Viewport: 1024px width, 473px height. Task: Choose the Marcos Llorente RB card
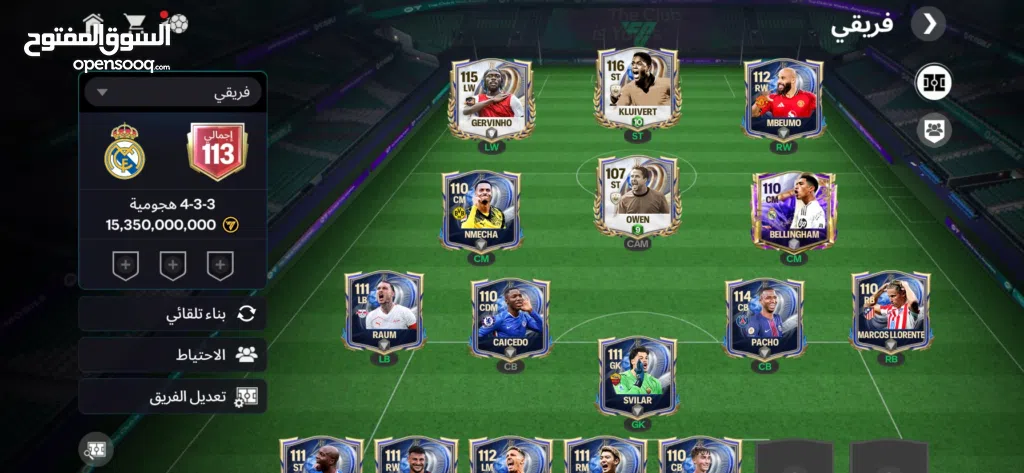891,311
